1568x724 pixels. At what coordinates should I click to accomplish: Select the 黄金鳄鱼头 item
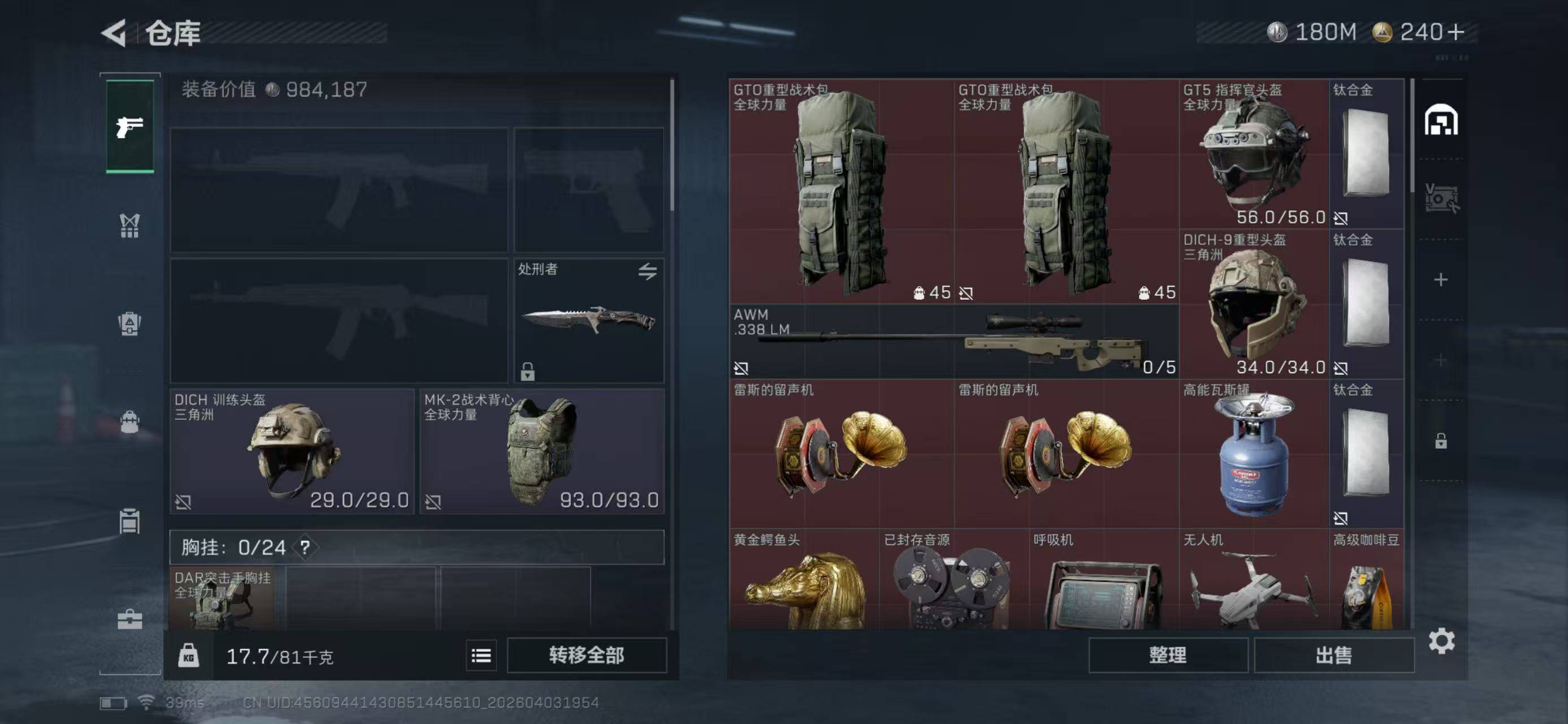point(803,581)
